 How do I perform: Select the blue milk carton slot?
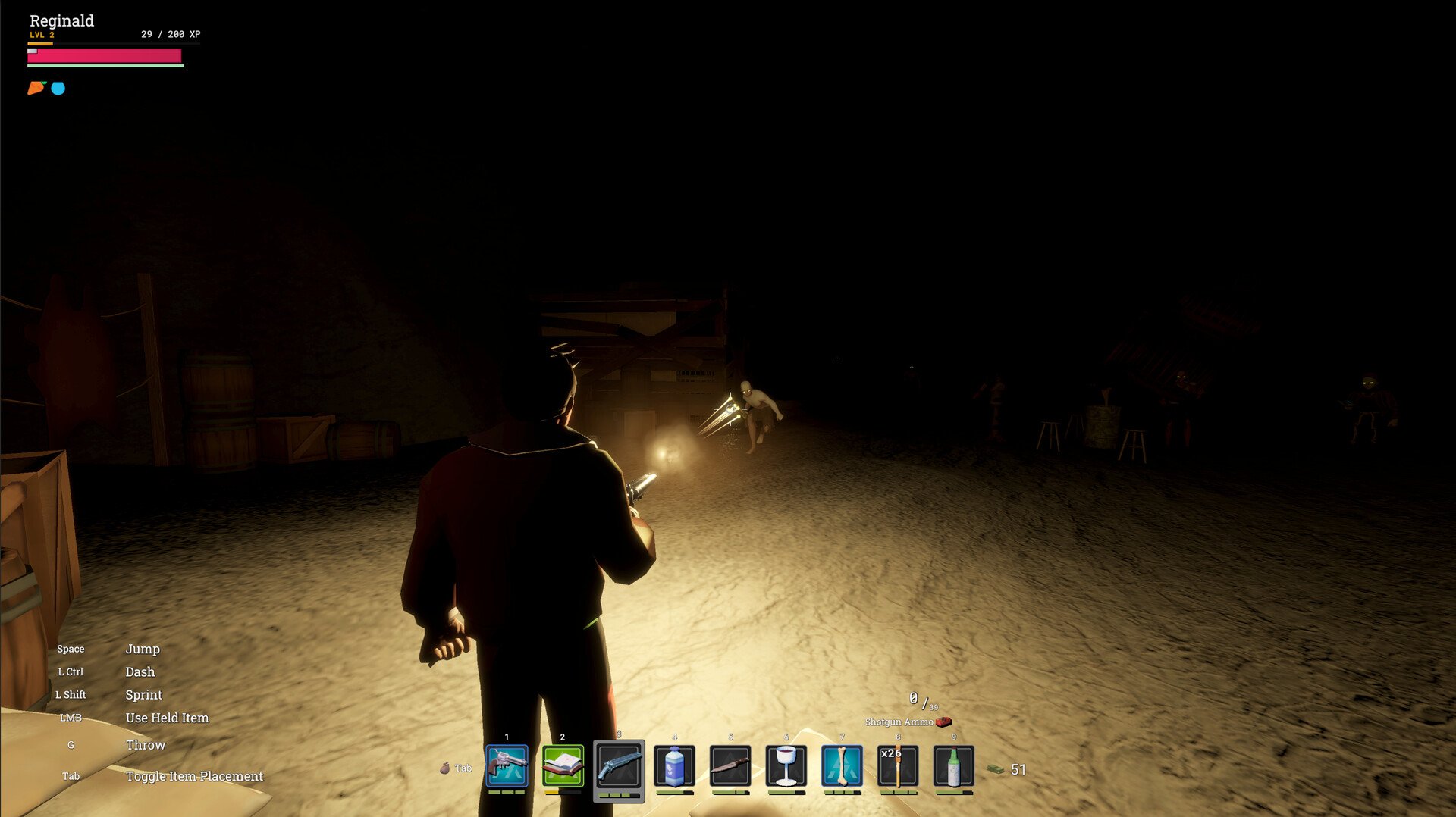[x=674, y=766]
